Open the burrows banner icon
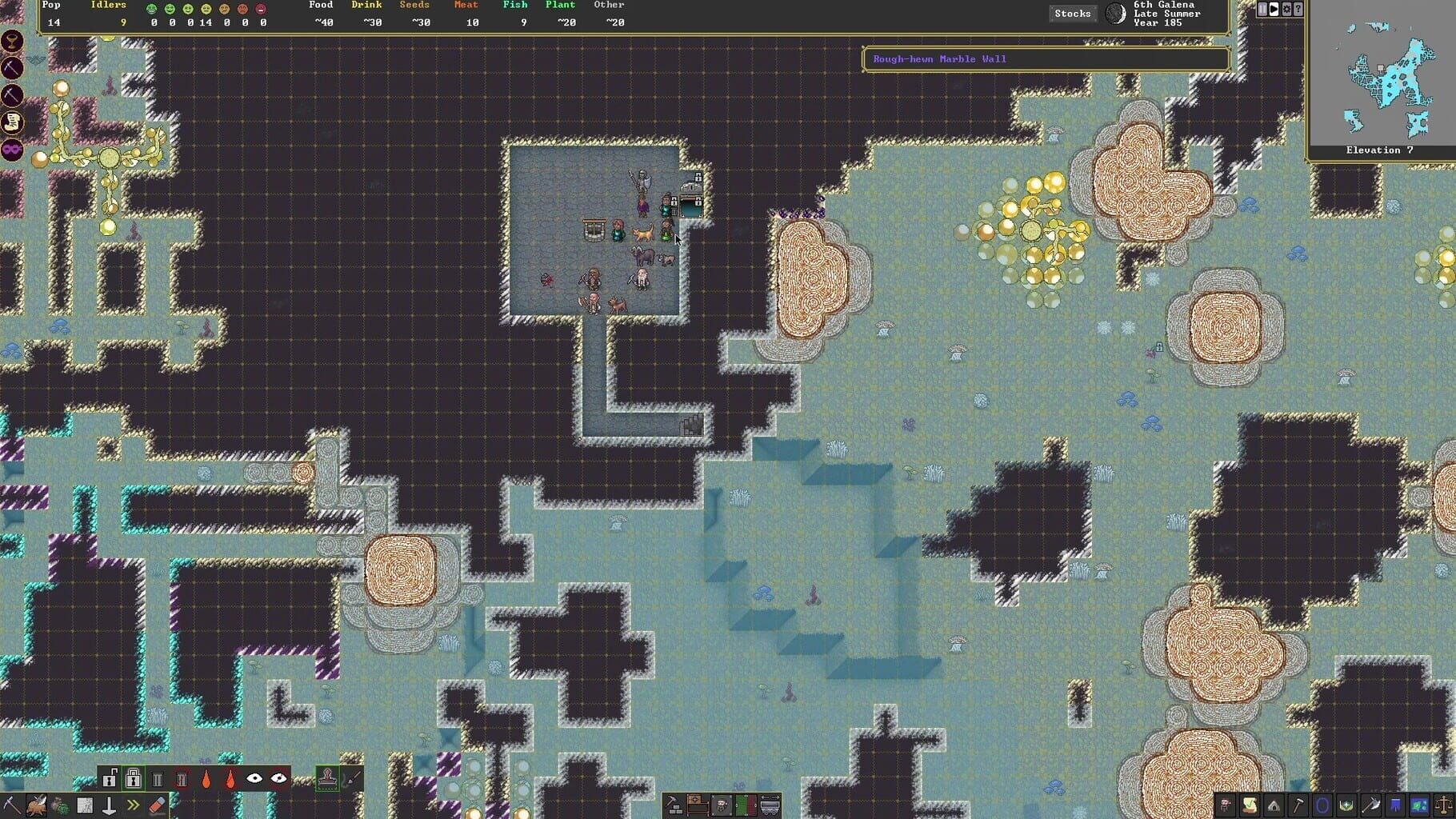Viewport: 1456px width, 819px height. (1394, 804)
